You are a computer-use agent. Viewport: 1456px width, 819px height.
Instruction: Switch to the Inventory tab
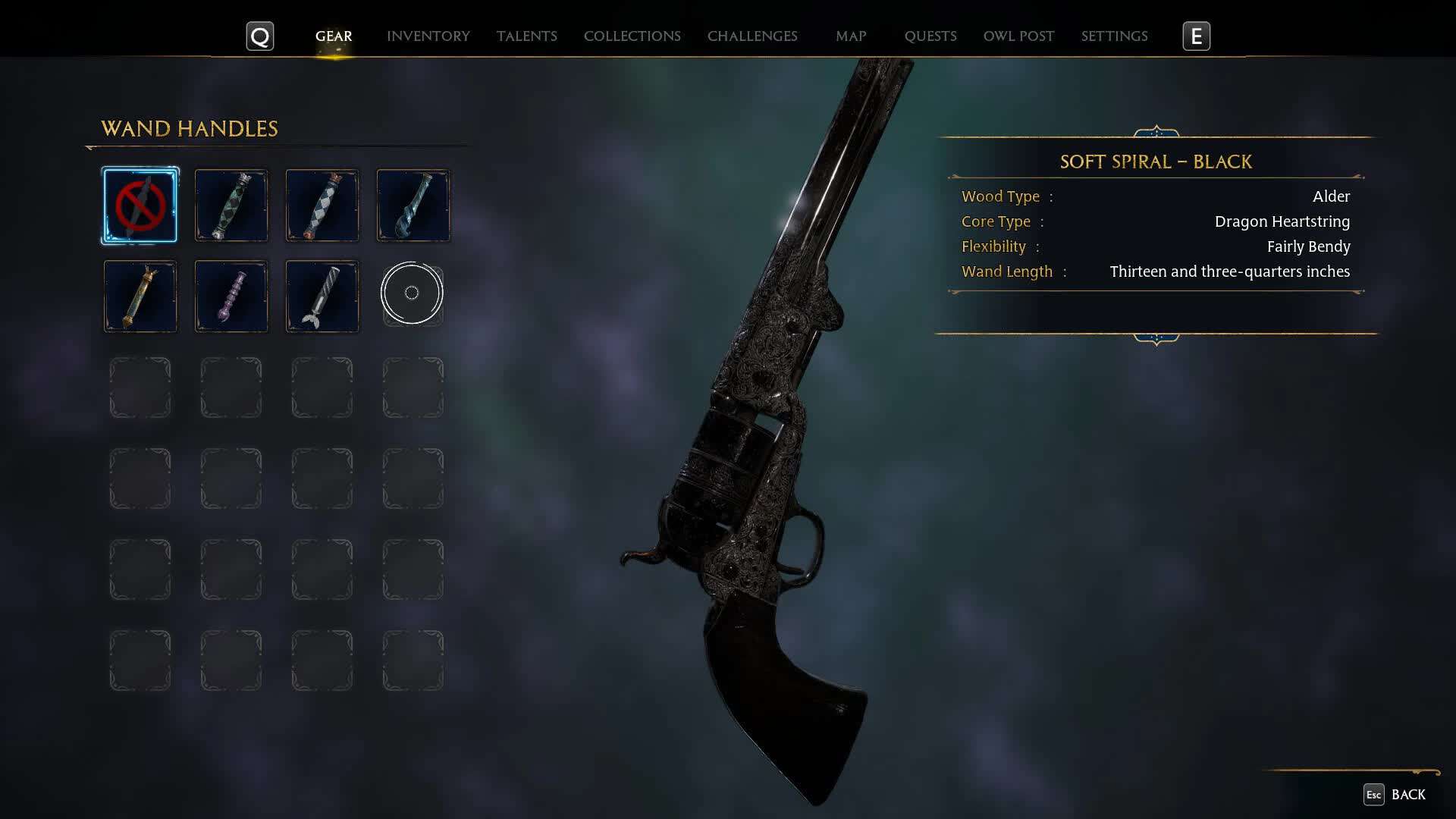point(428,36)
